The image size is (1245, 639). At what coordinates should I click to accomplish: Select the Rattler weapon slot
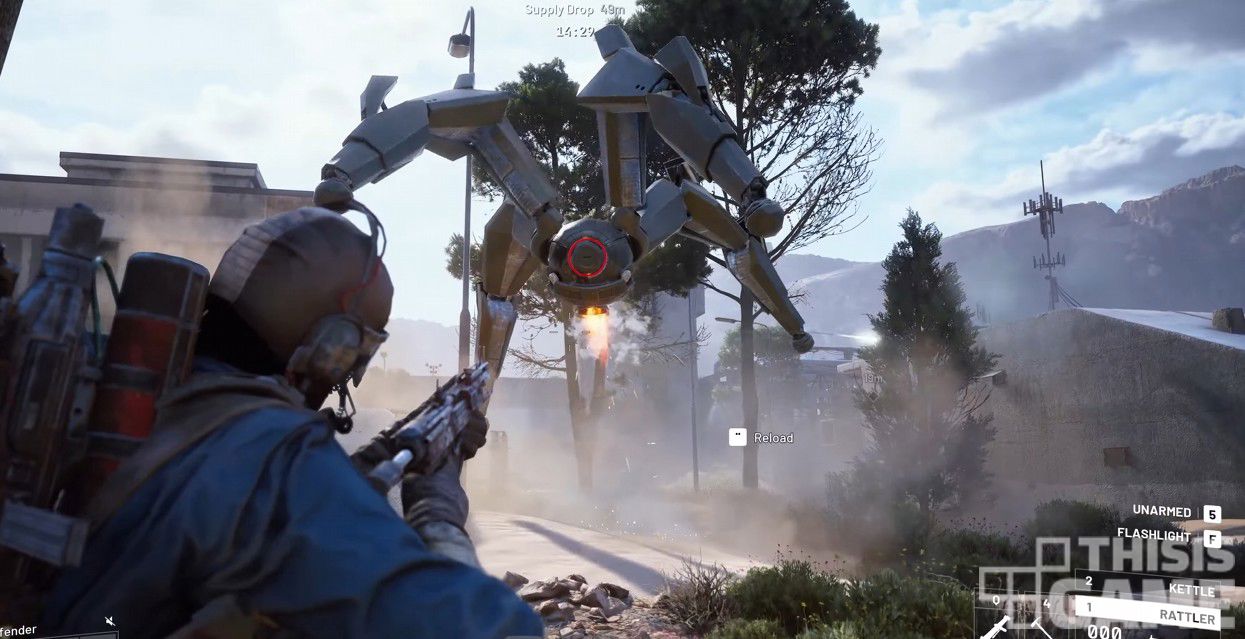coord(1150,612)
